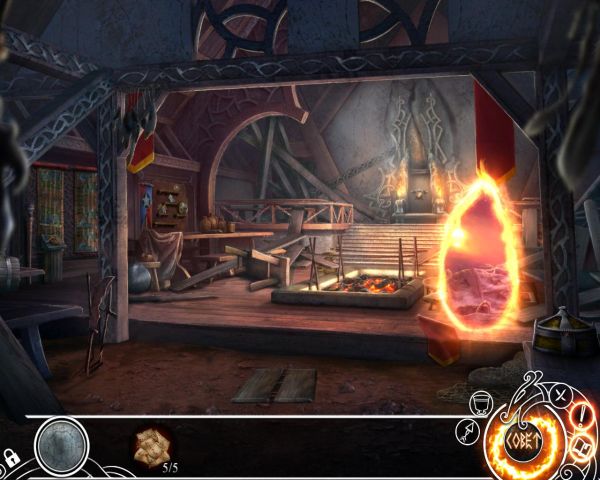Click the cauldron pot icon

coord(479,402)
